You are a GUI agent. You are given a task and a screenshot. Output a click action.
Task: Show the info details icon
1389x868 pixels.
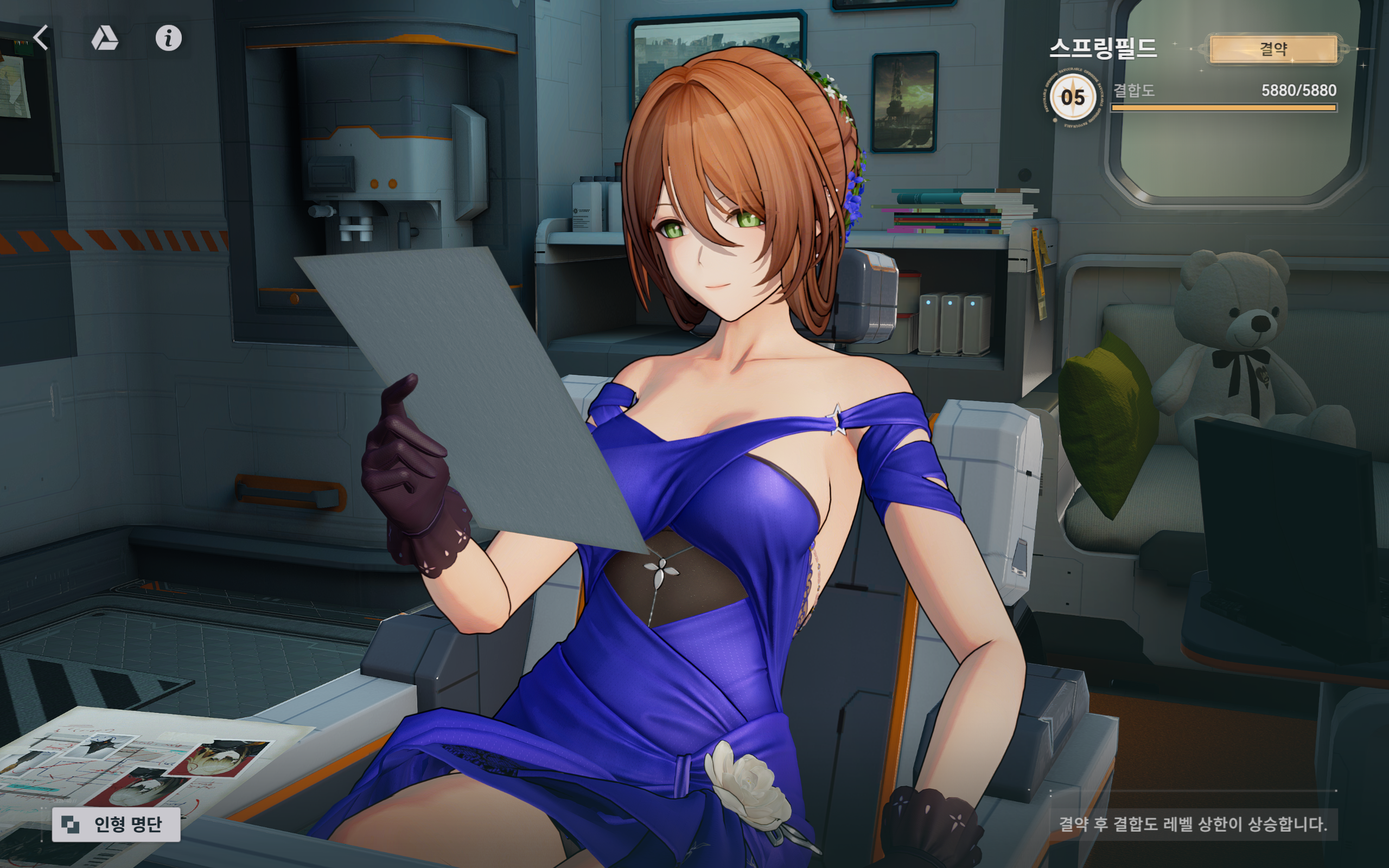168,39
